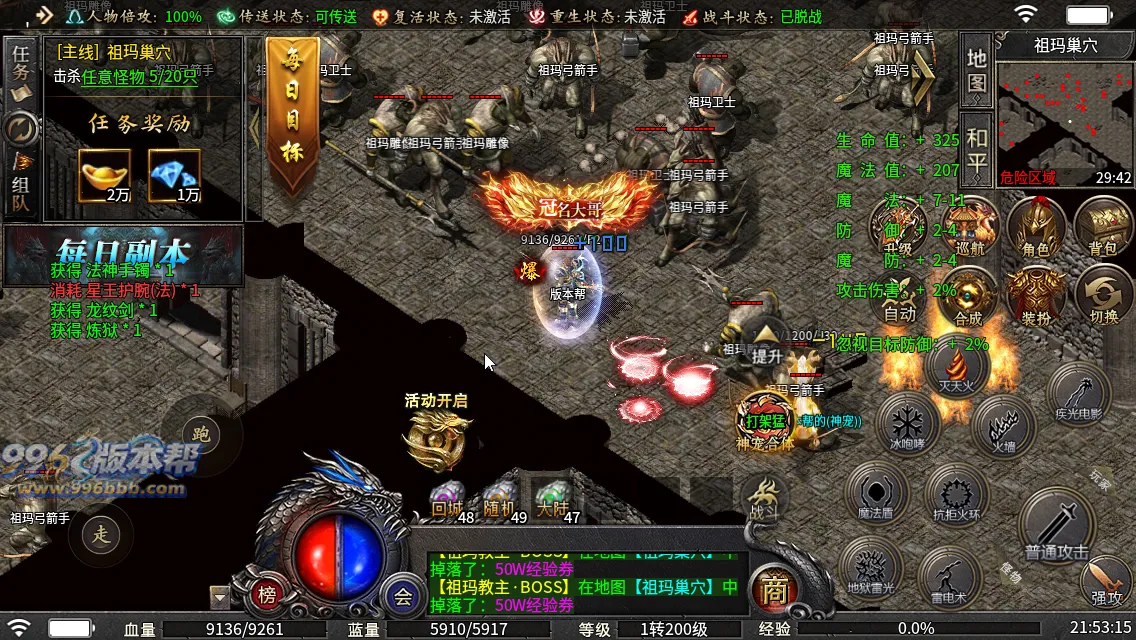1136x640 pixels.
Task: Open the 榜 ranking button
Action: (267, 596)
